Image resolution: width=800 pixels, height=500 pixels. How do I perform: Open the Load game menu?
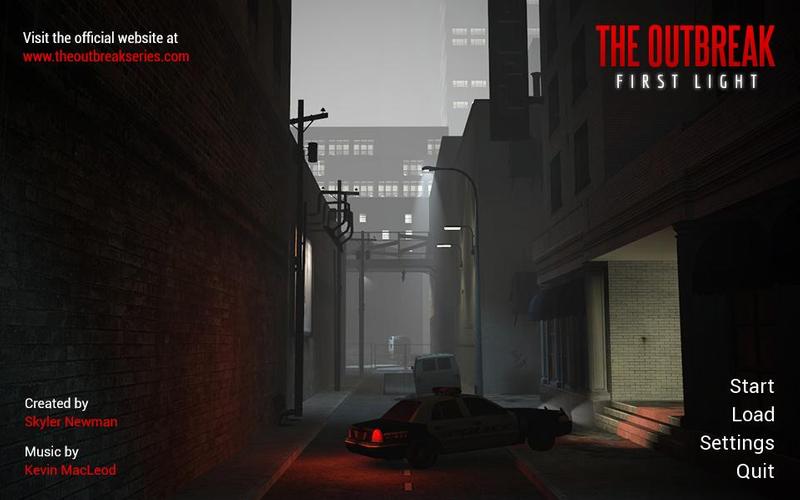coord(752,414)
